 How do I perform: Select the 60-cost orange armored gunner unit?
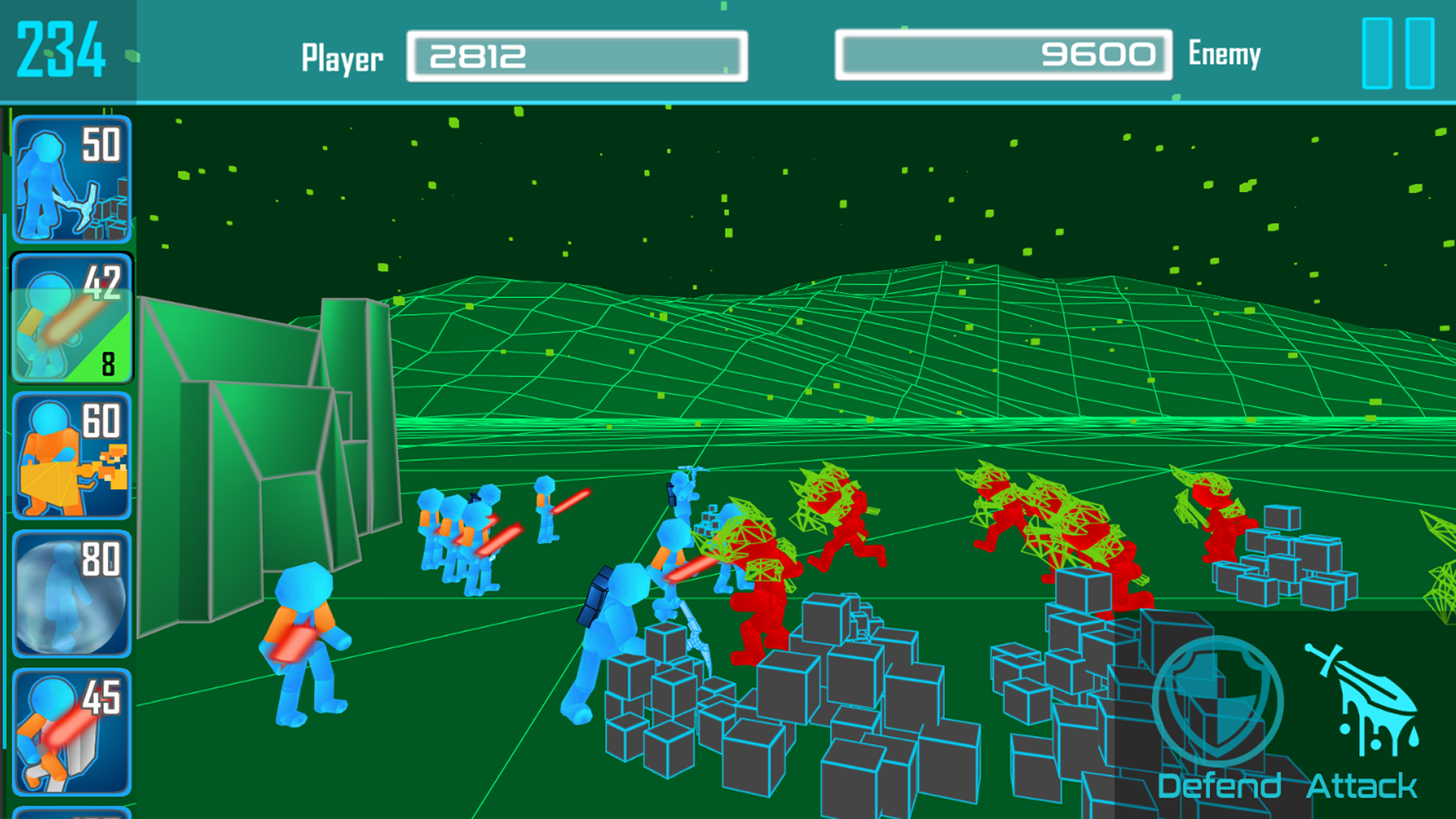click(x=72, y=455)
